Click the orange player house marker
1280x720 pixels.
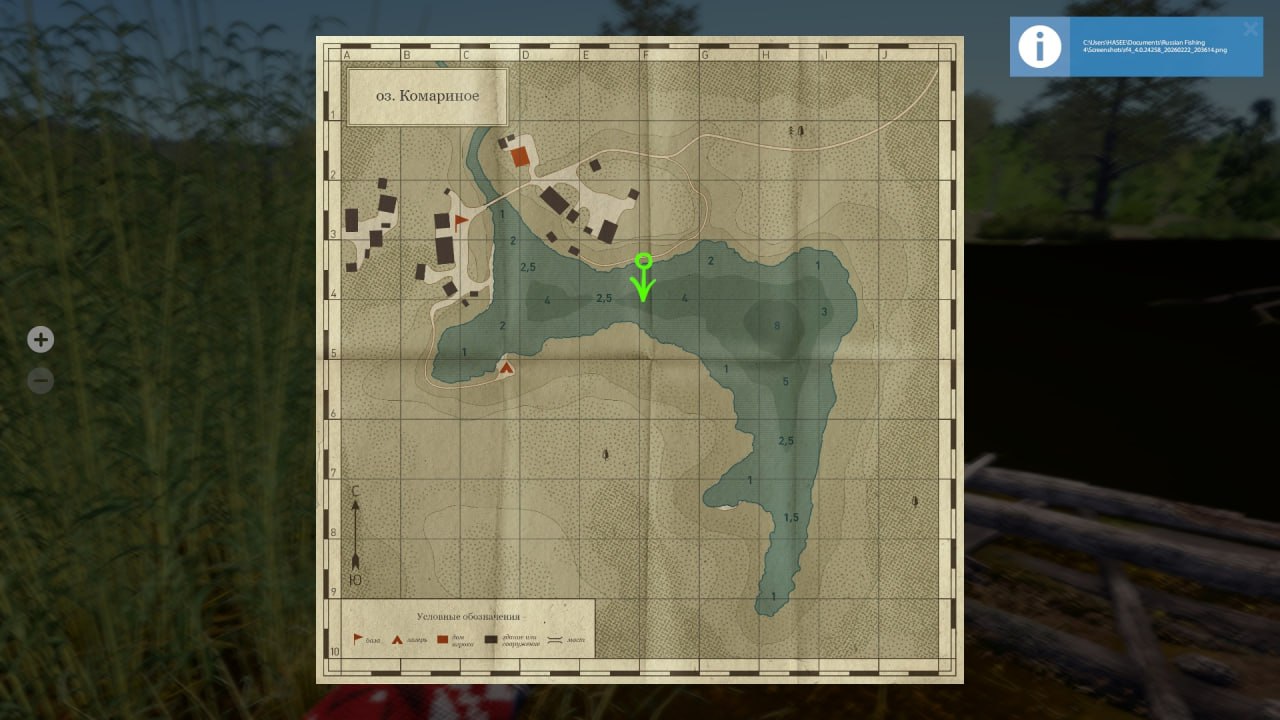click(519, 157)
